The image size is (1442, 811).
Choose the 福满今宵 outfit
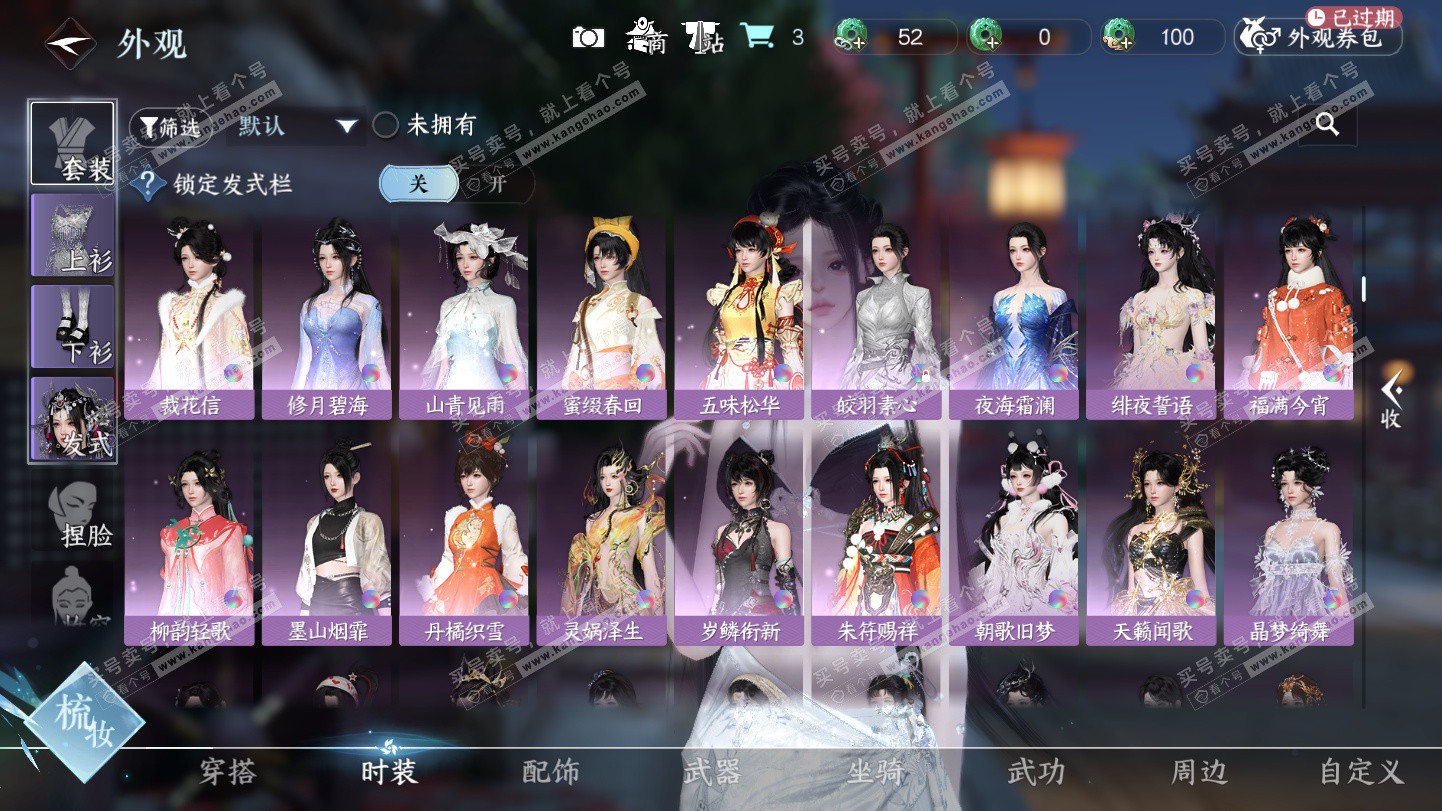pyautogui.click(x=1288, y=318)
